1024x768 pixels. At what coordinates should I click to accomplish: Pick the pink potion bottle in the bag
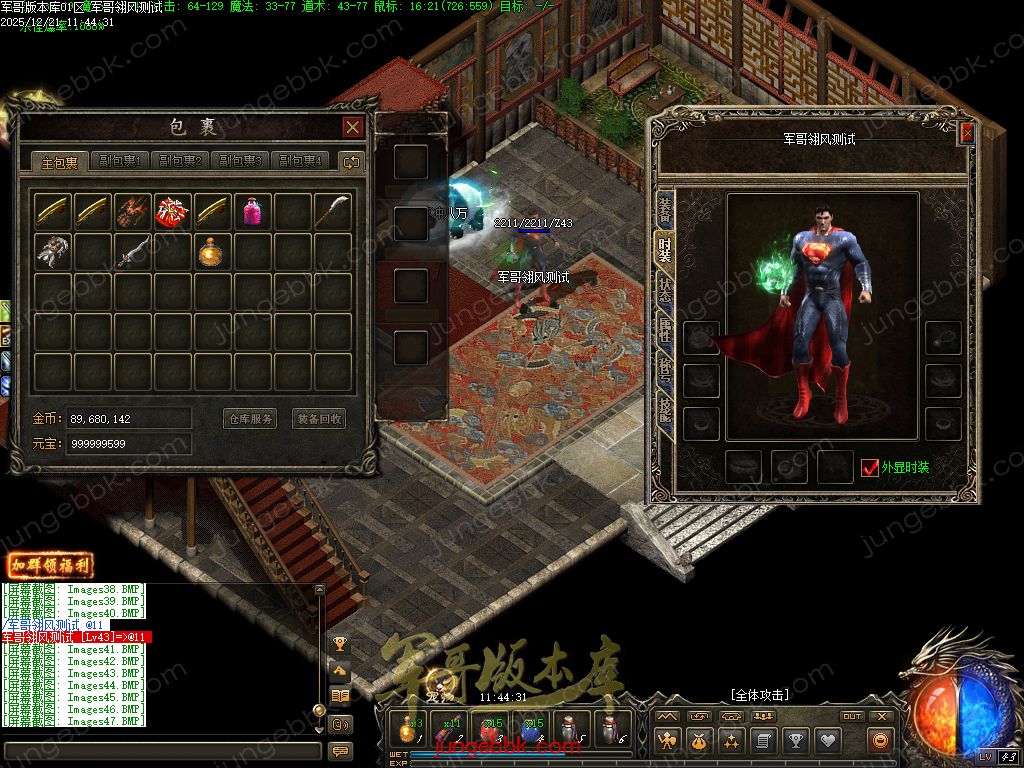point(253,212)
